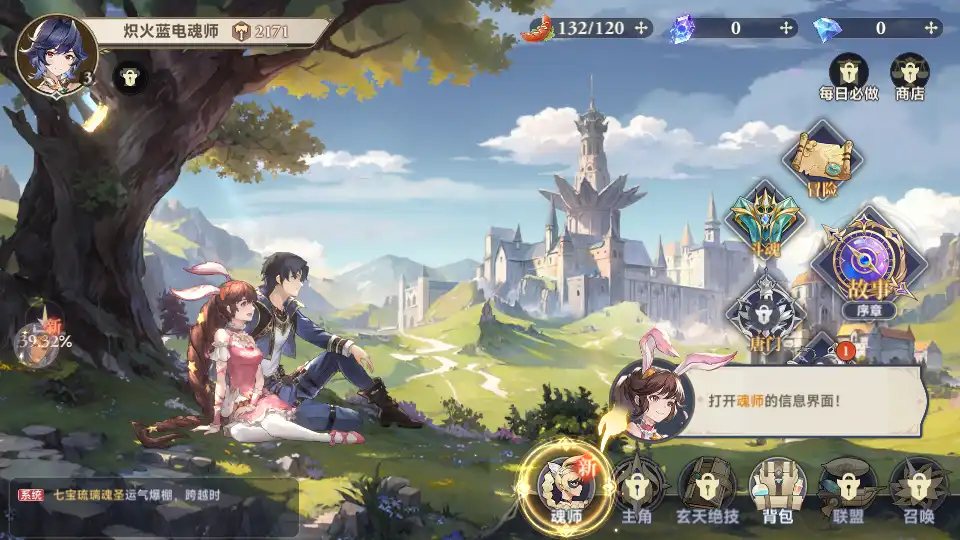Open the 魂师 soul master menu

[565, 484]
